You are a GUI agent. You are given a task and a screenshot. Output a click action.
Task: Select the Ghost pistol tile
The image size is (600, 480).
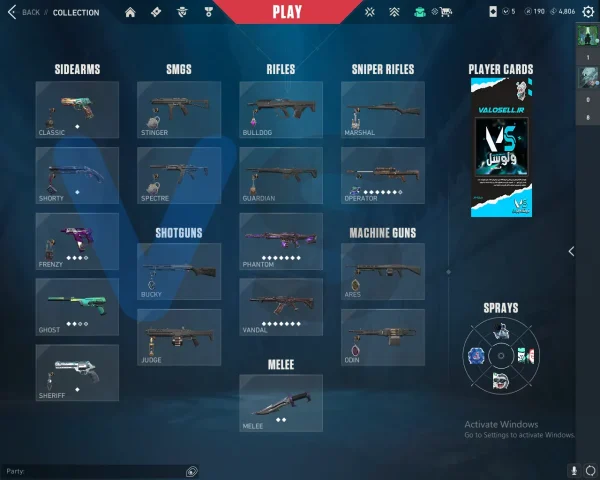(x=77, y=306)
